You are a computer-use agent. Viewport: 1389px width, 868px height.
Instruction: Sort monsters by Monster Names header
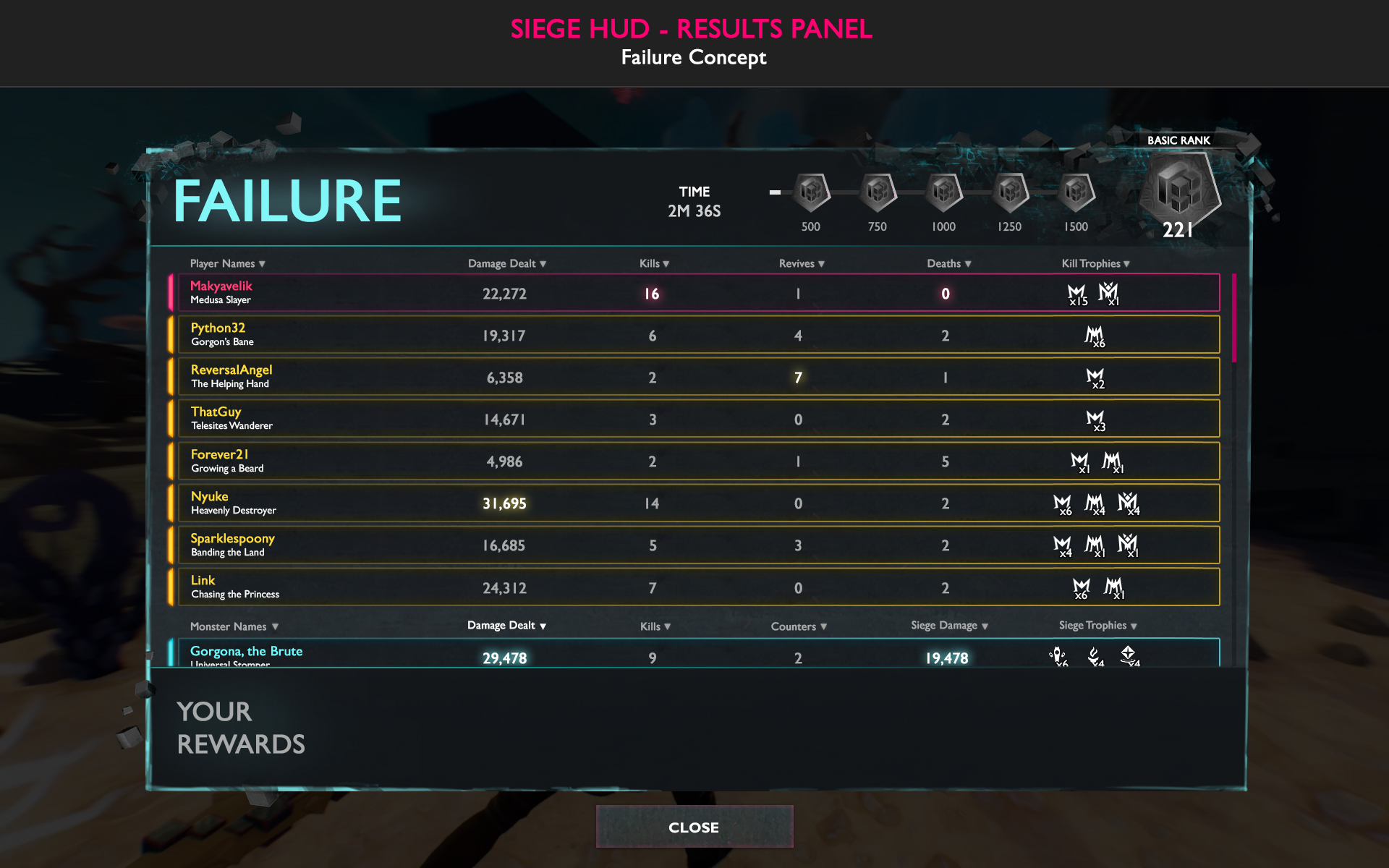coord(234,626)
